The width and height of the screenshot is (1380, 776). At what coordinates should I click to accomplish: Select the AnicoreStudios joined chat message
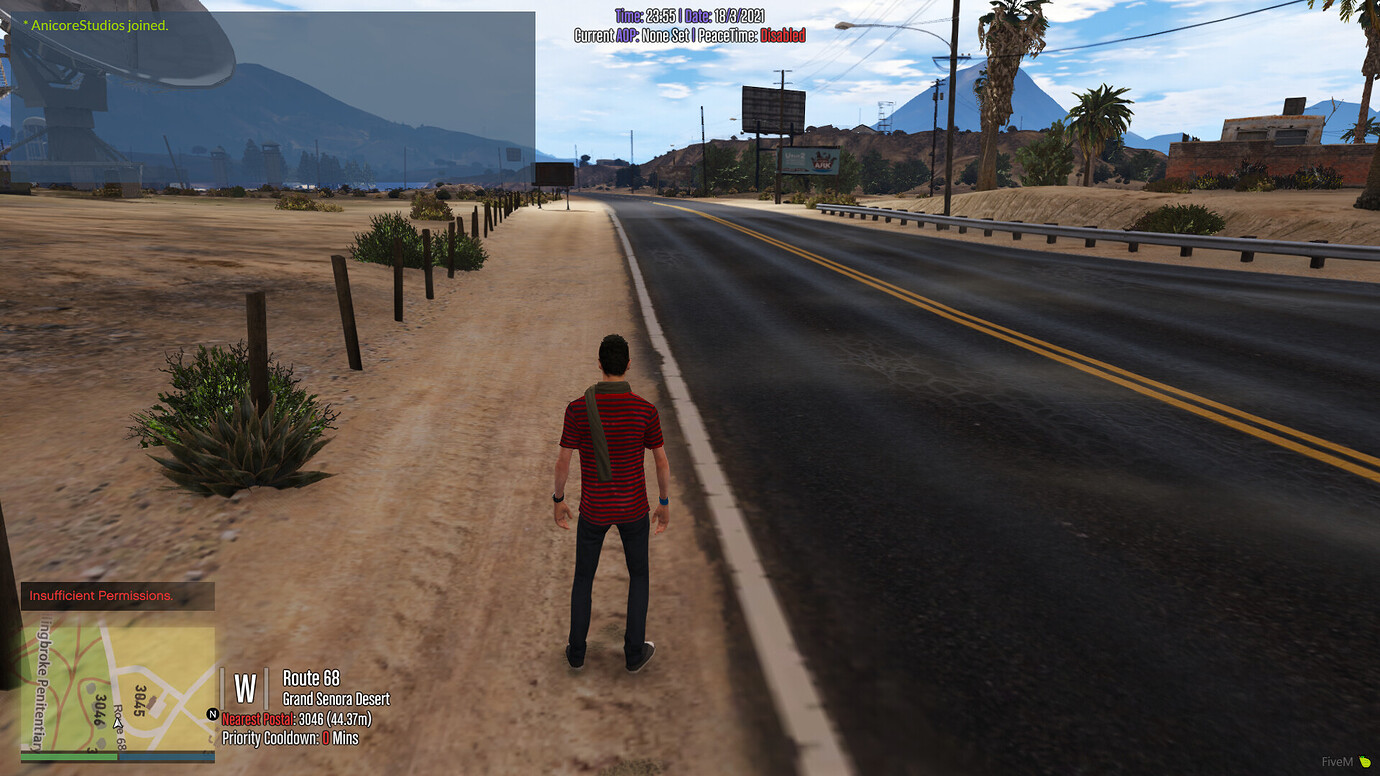click(95, 25)
